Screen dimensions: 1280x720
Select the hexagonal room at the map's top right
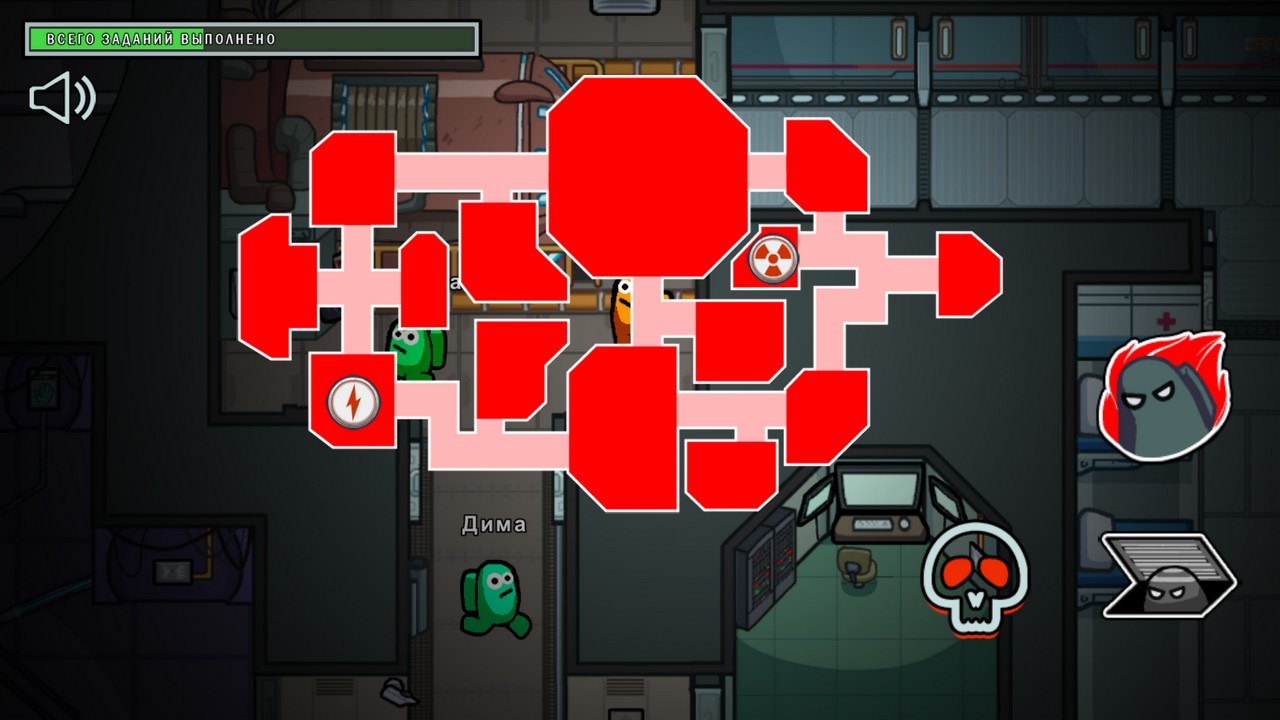coord(825,165)
